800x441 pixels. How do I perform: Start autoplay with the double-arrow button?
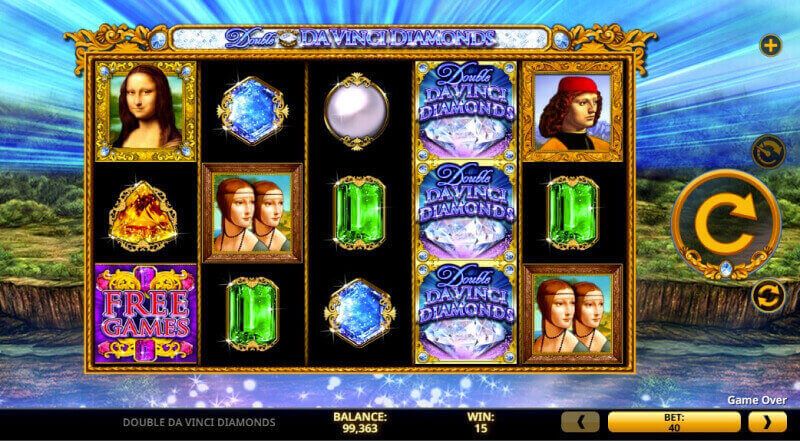pos(768,295)
